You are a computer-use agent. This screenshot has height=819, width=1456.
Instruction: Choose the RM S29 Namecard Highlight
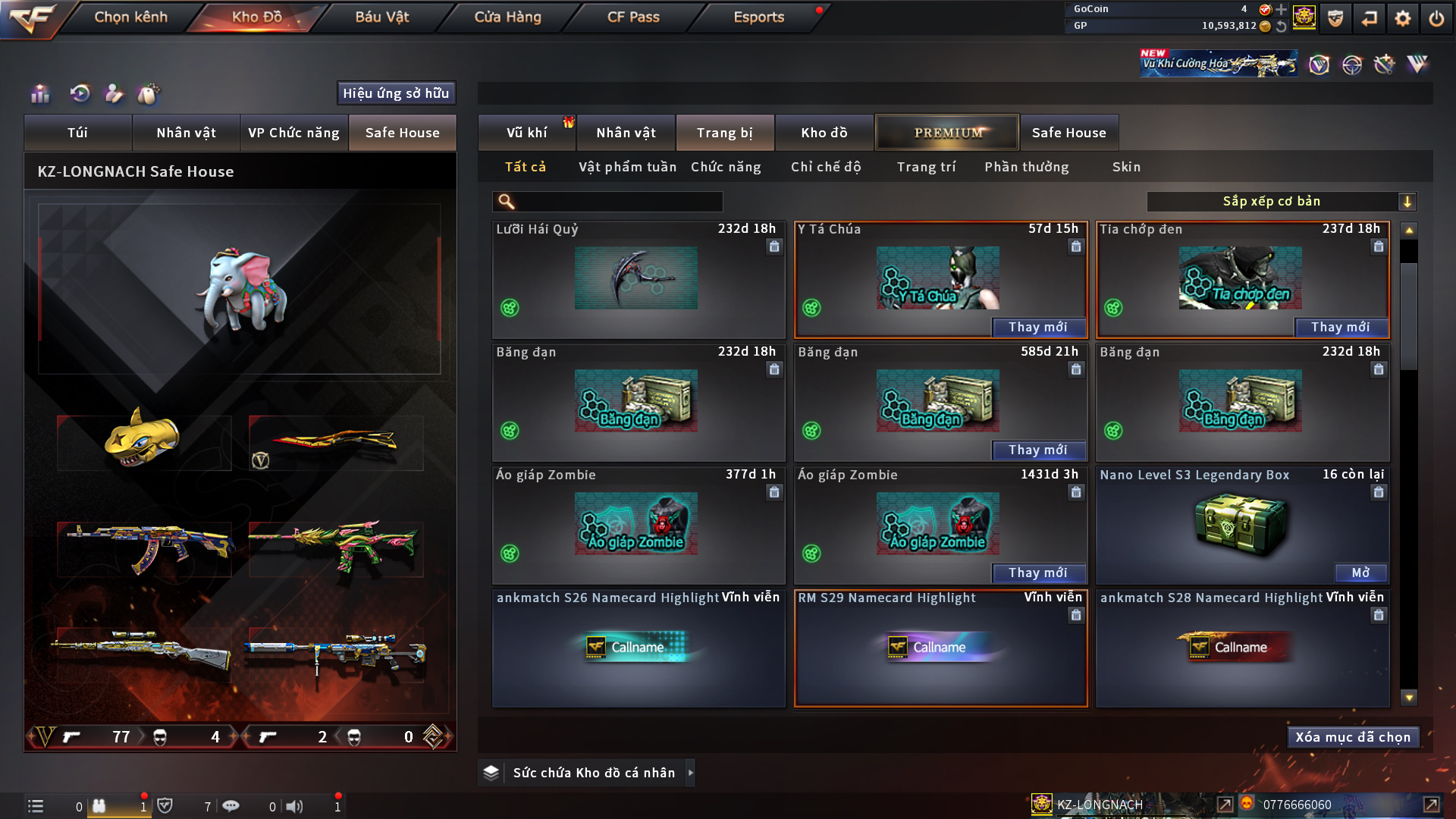(940, 648)
